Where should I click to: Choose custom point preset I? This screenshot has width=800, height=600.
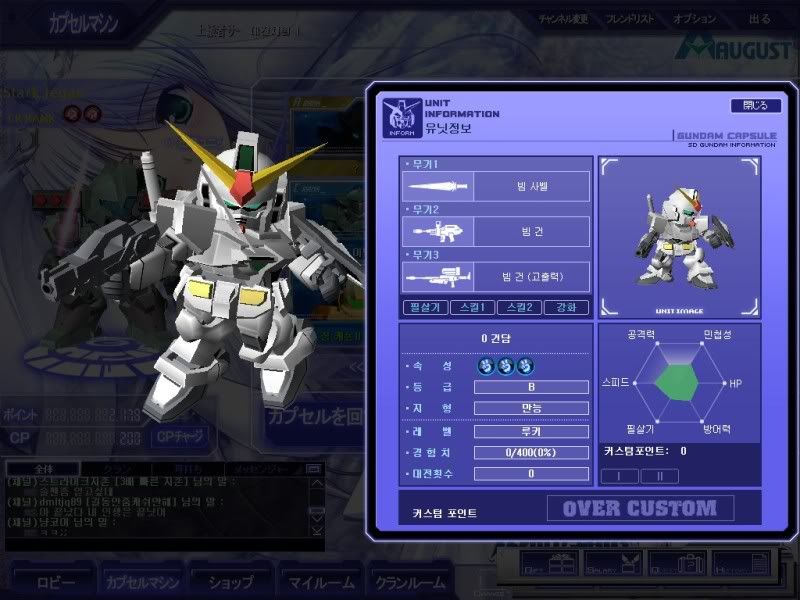pyautogui.click(x=620, y=475)
